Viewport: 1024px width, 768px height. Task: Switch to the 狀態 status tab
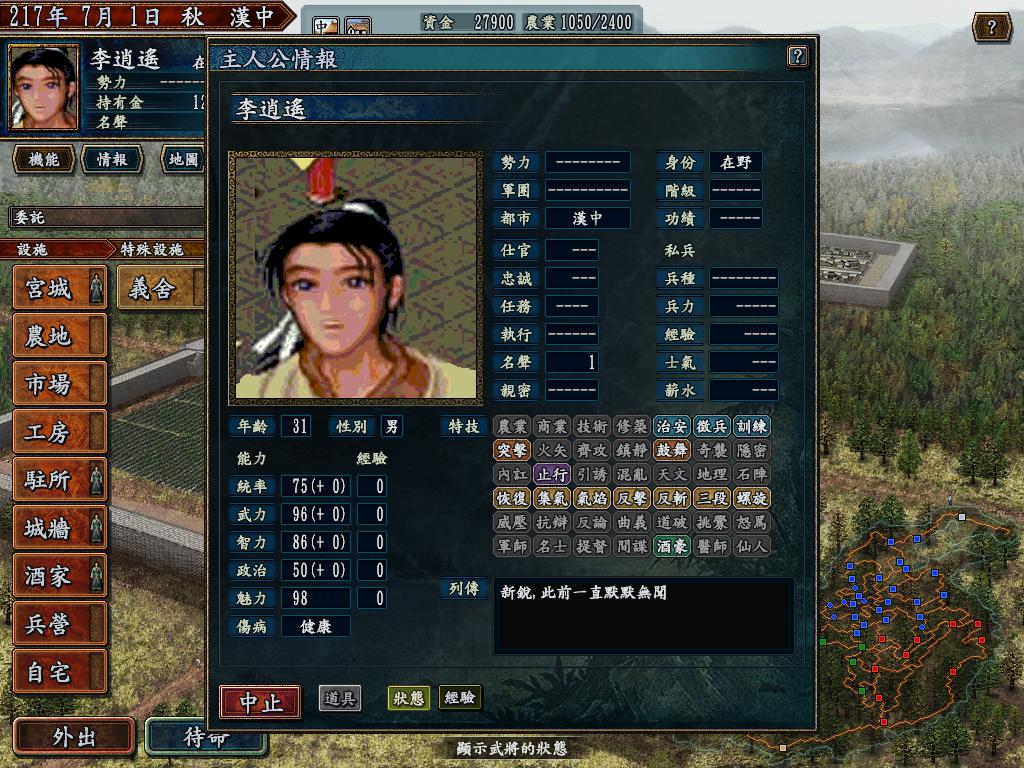[408, 698]
